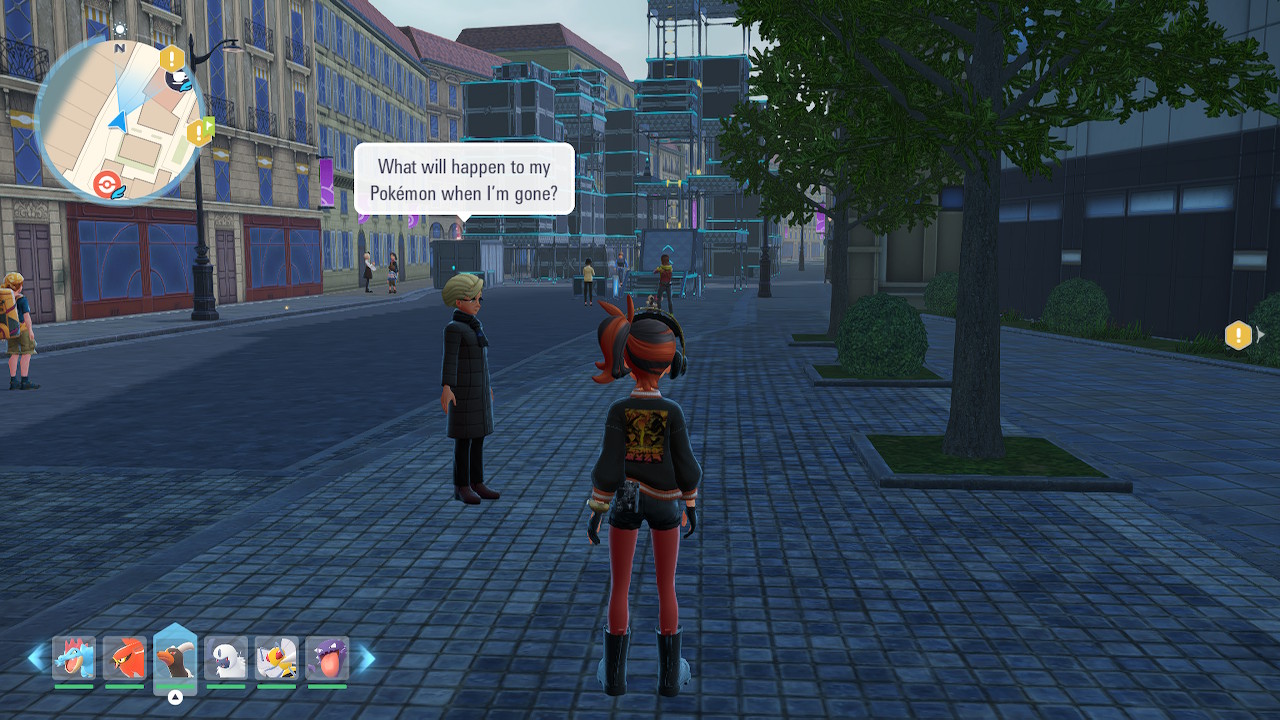Screen dimensions: 1280x720
Task: Select Feraligatr in the party bar
Action: [x=74, y=658]
